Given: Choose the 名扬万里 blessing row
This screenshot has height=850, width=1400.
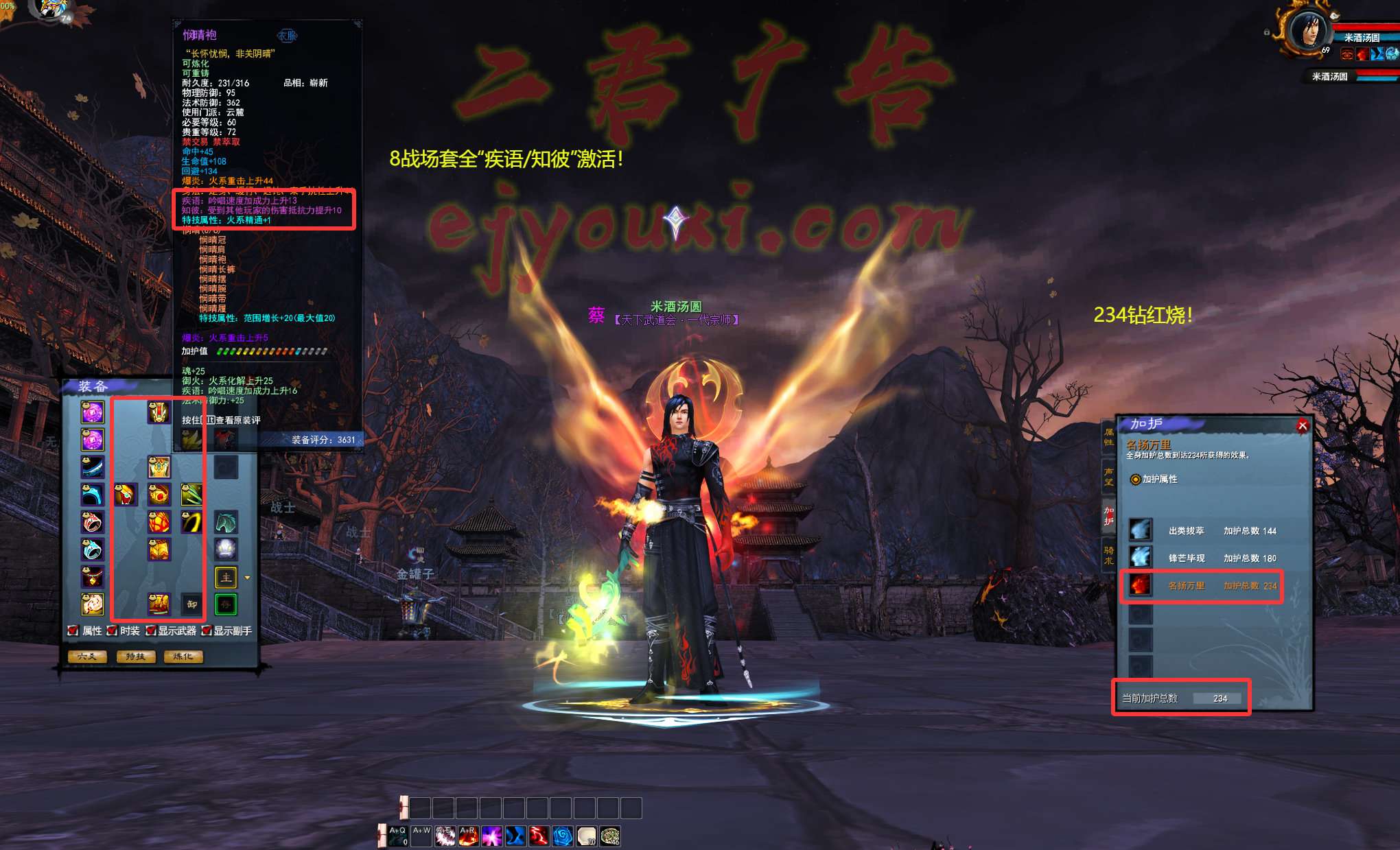Looking at the screenshot, I should (1202, 585).
